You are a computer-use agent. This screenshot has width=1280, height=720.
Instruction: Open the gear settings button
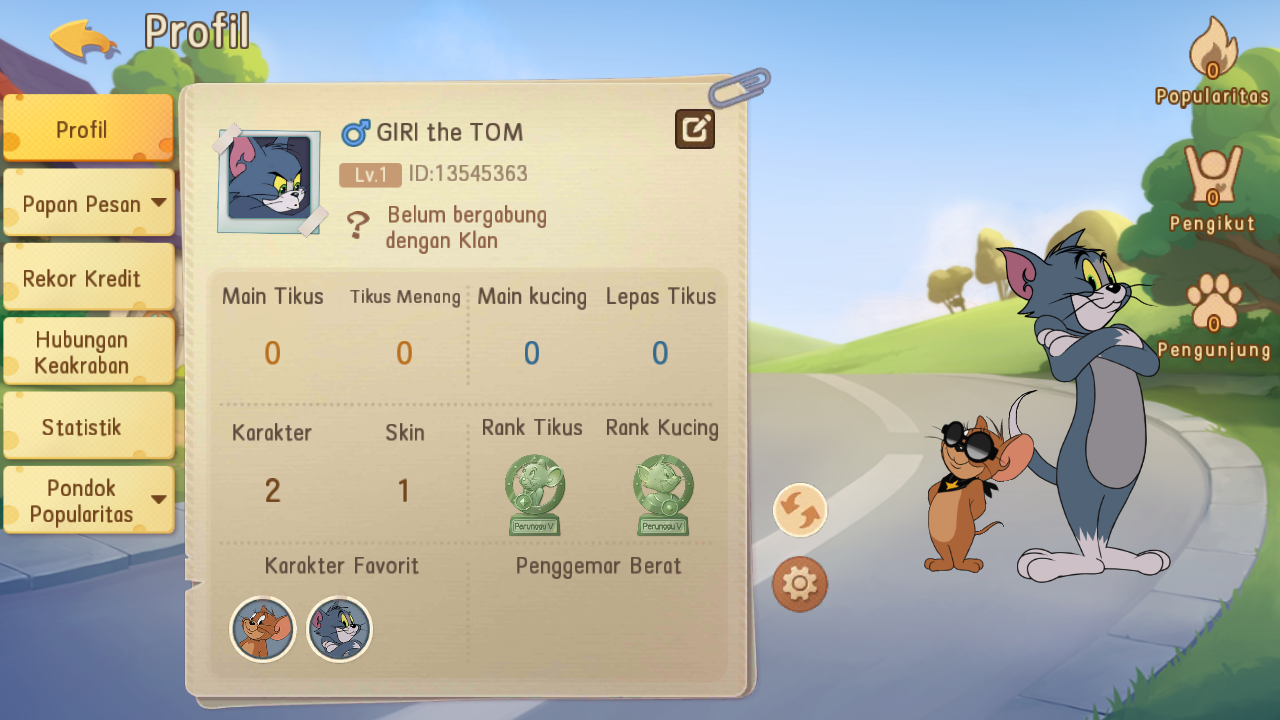point(800,584)
